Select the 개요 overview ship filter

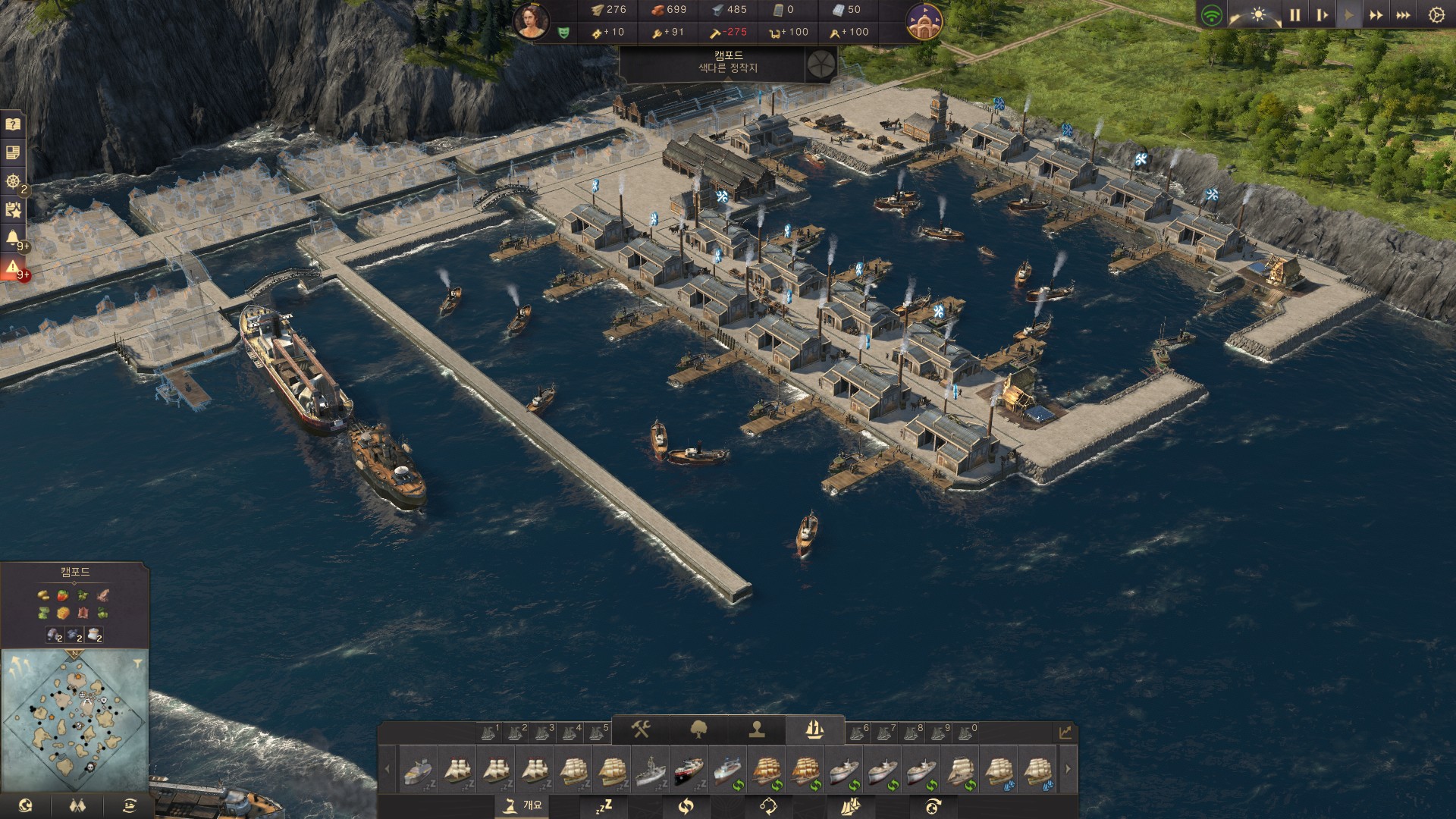524,805
